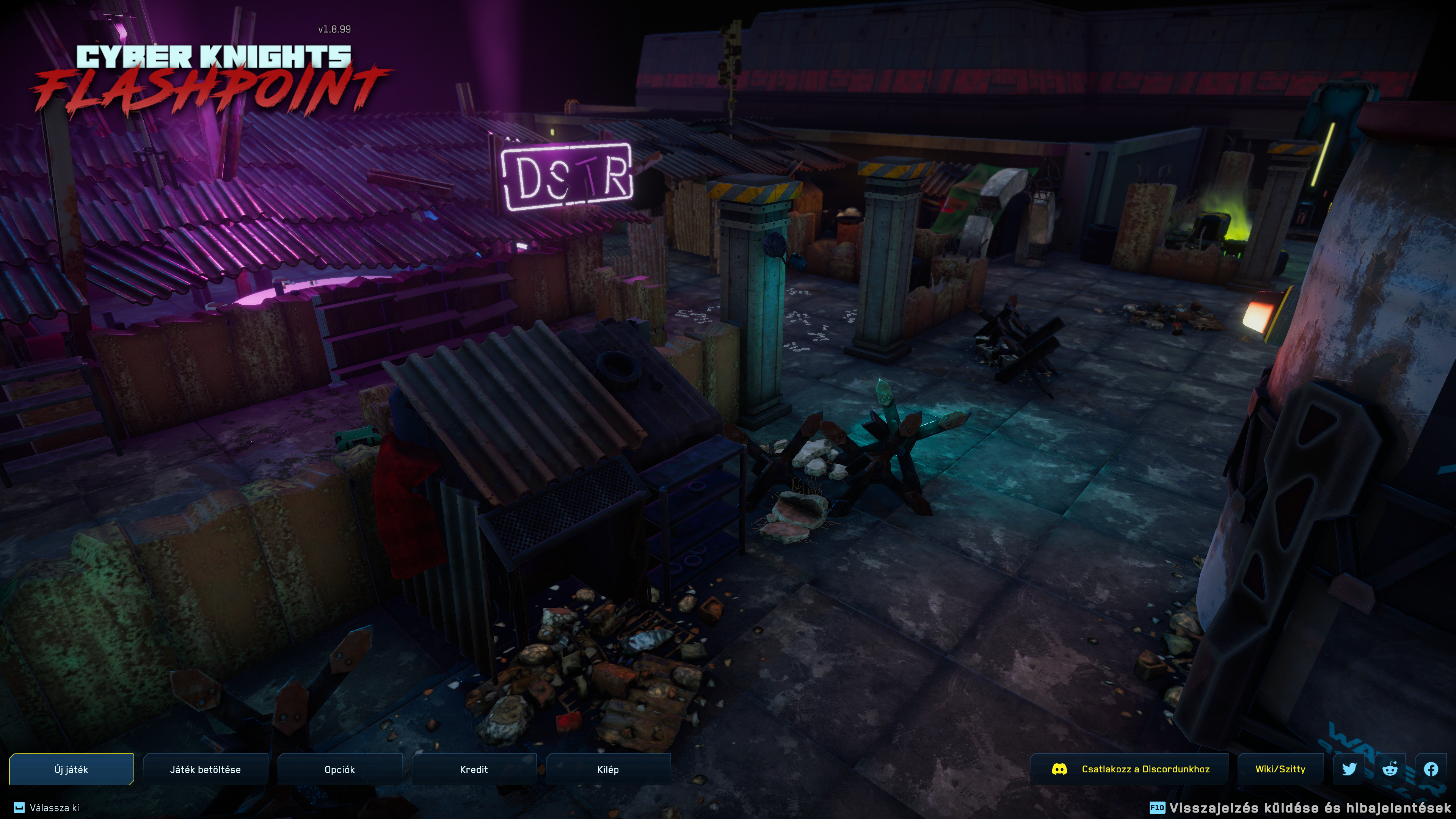Visit the Twitter page via bird icon

pyautogui.click(x=1349, y=769)
